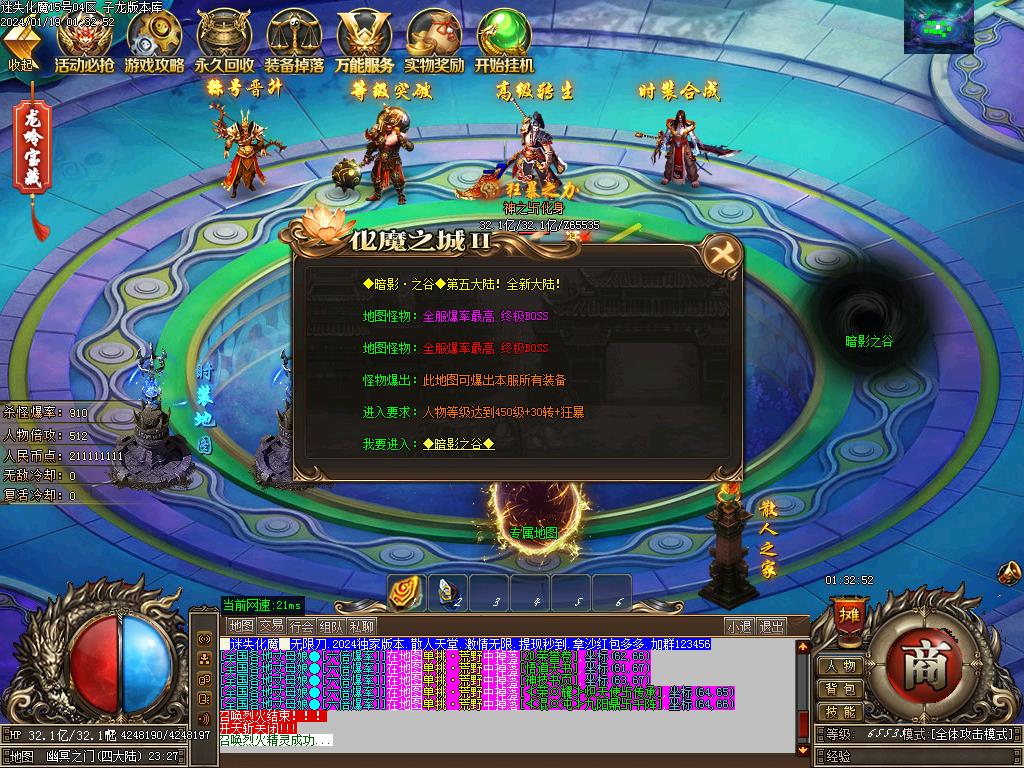Open the 背包 bag panel
Image resolution: width=1024 pixels, height=768 pixels.
pos(839,689)
